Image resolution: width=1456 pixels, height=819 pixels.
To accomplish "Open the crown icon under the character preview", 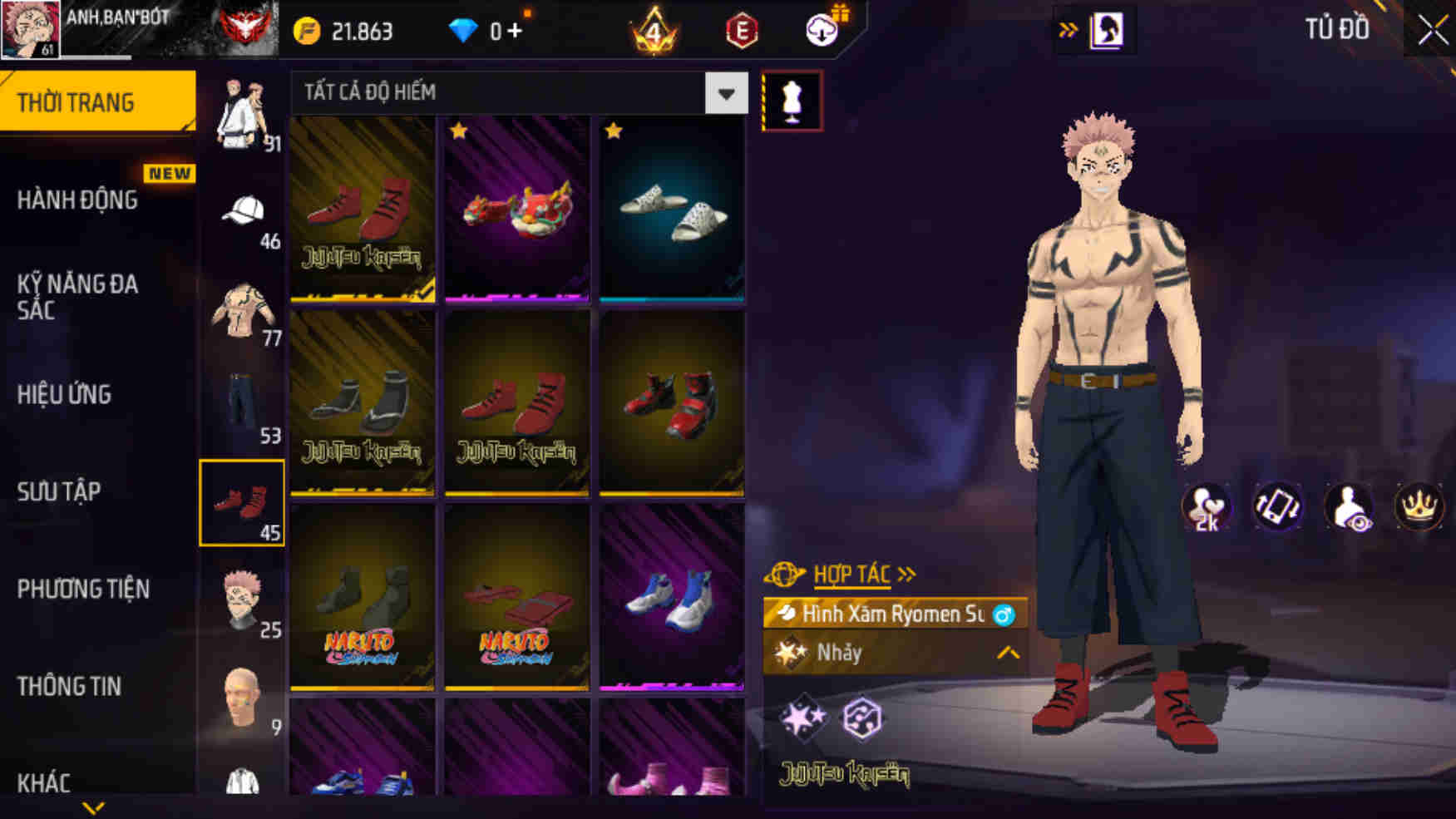I will coord(1419,506).
